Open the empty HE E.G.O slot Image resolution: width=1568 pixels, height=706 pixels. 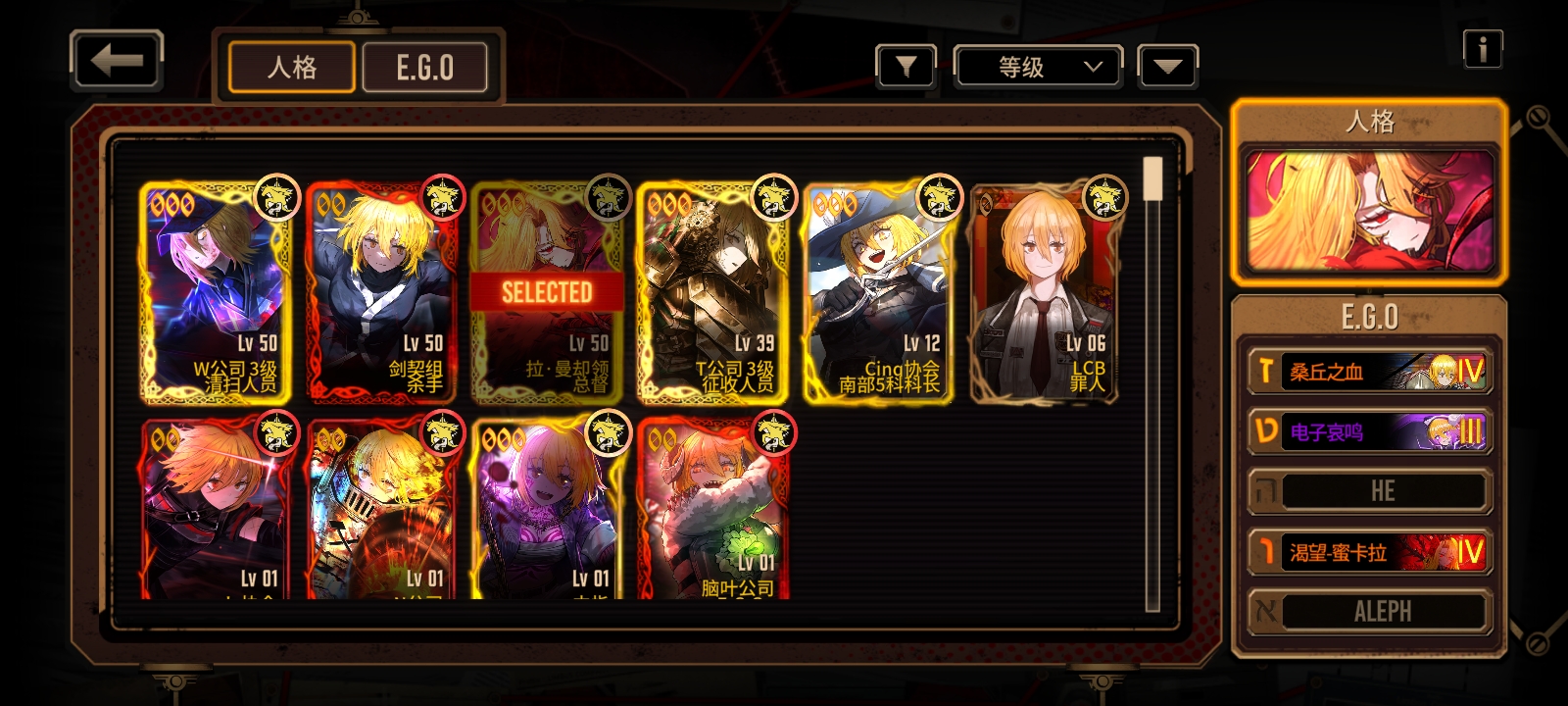(x=1369, y=491)
